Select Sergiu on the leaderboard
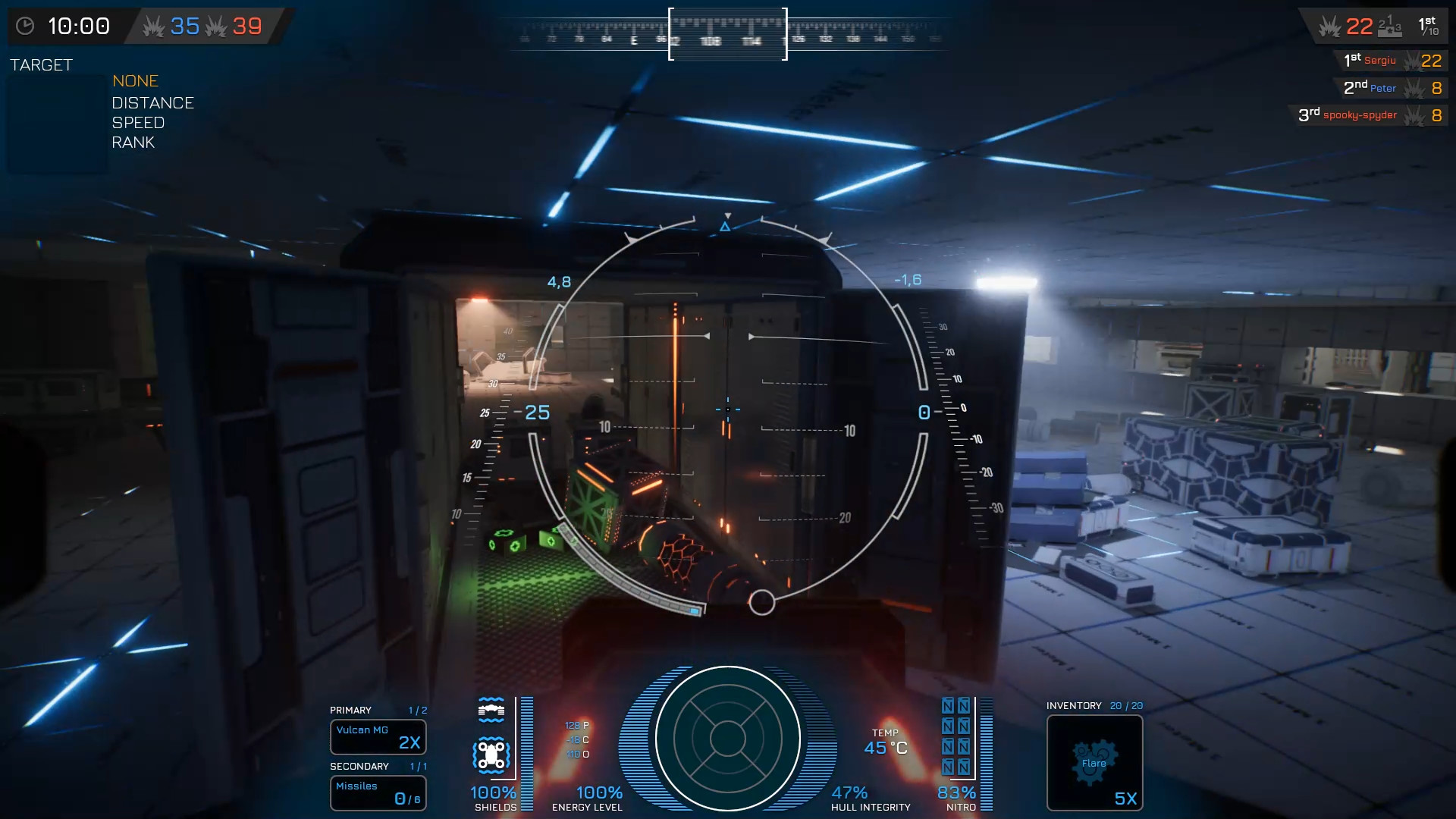 1380,61
